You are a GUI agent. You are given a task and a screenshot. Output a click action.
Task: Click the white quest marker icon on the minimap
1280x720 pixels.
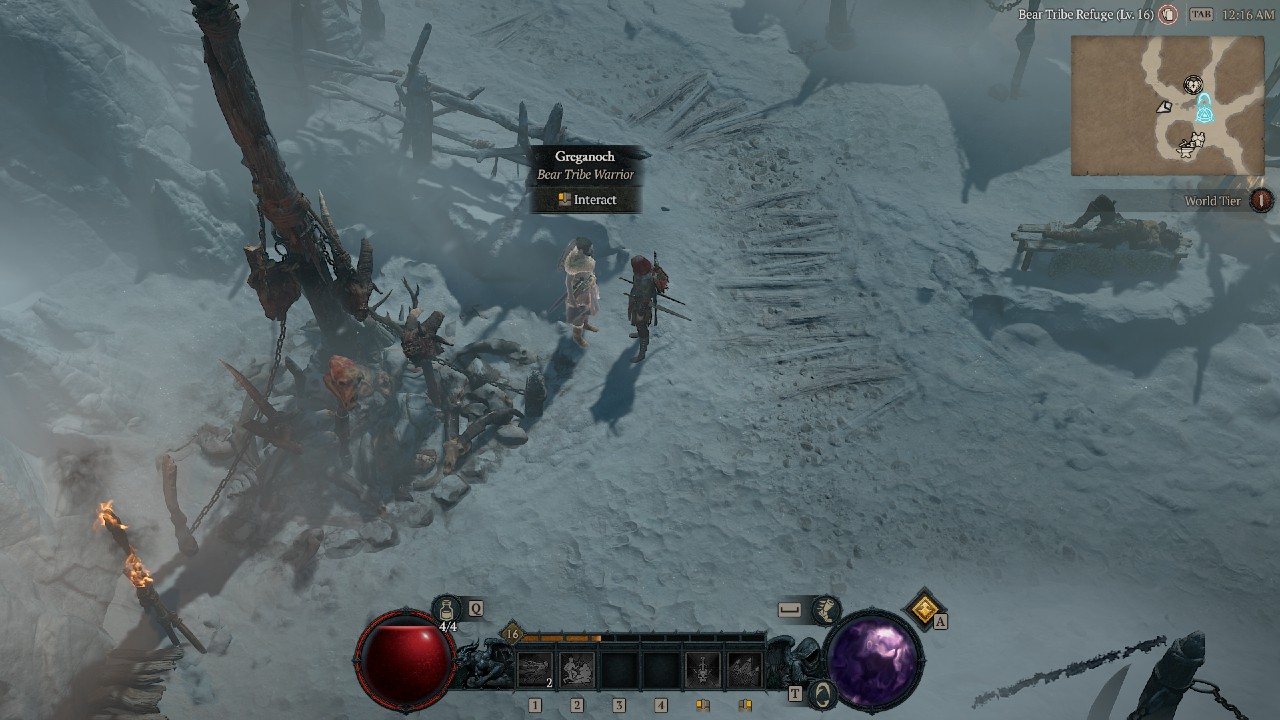1164,106
